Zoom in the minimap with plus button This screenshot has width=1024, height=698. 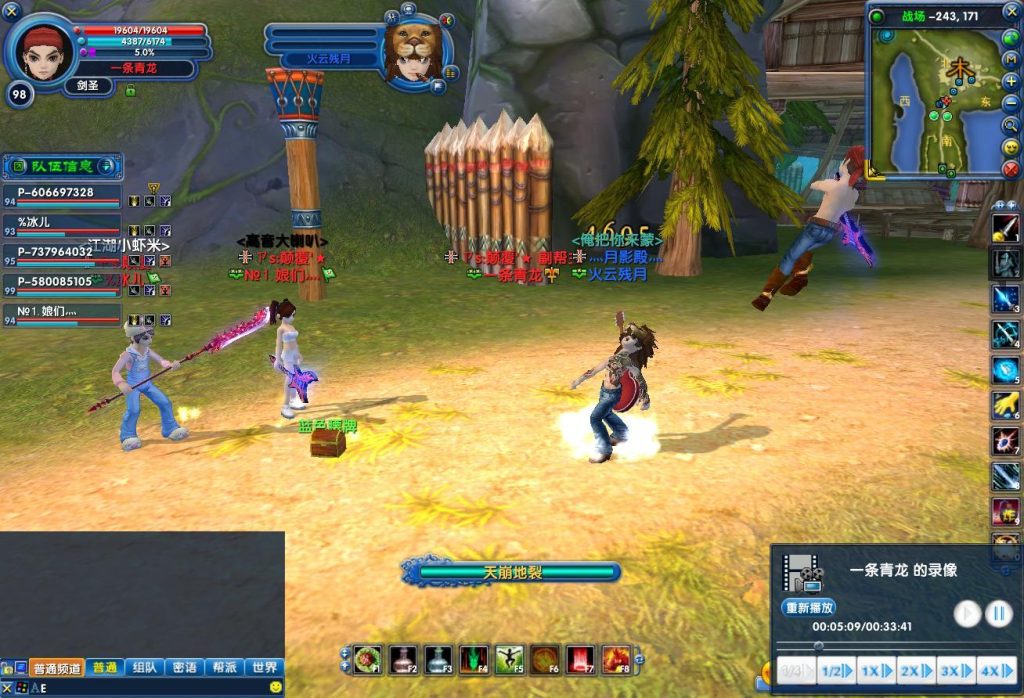click(x=1011, y=81)
